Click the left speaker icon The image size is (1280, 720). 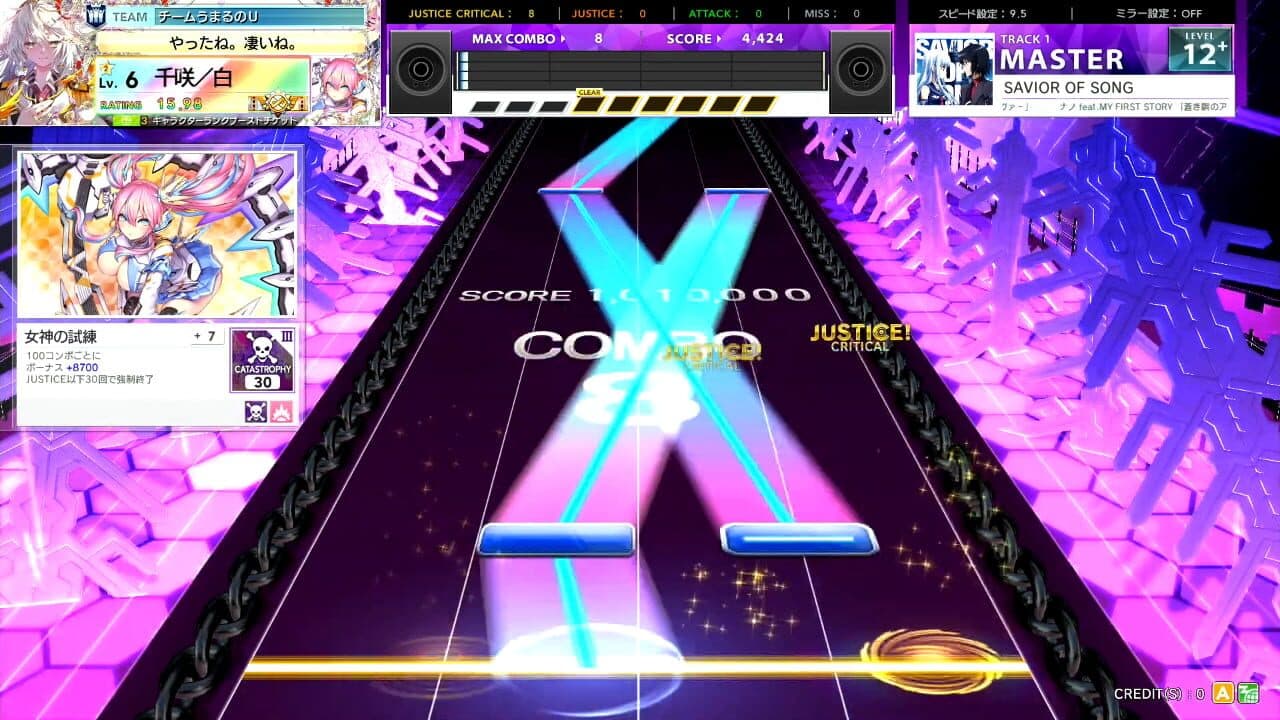pos(421,70)
